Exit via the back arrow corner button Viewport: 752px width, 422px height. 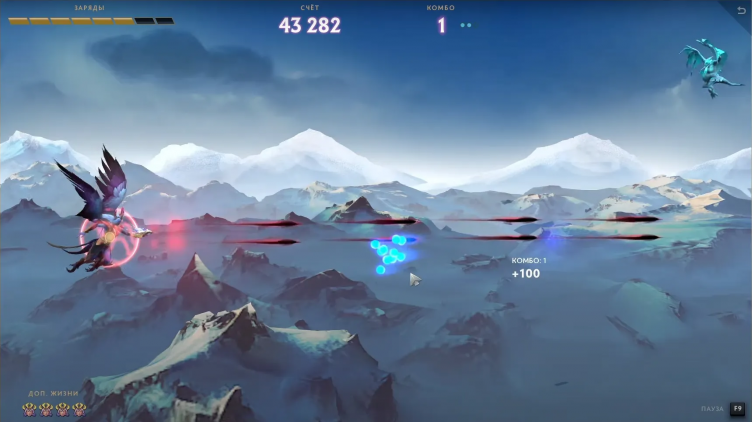pos(742,8)
